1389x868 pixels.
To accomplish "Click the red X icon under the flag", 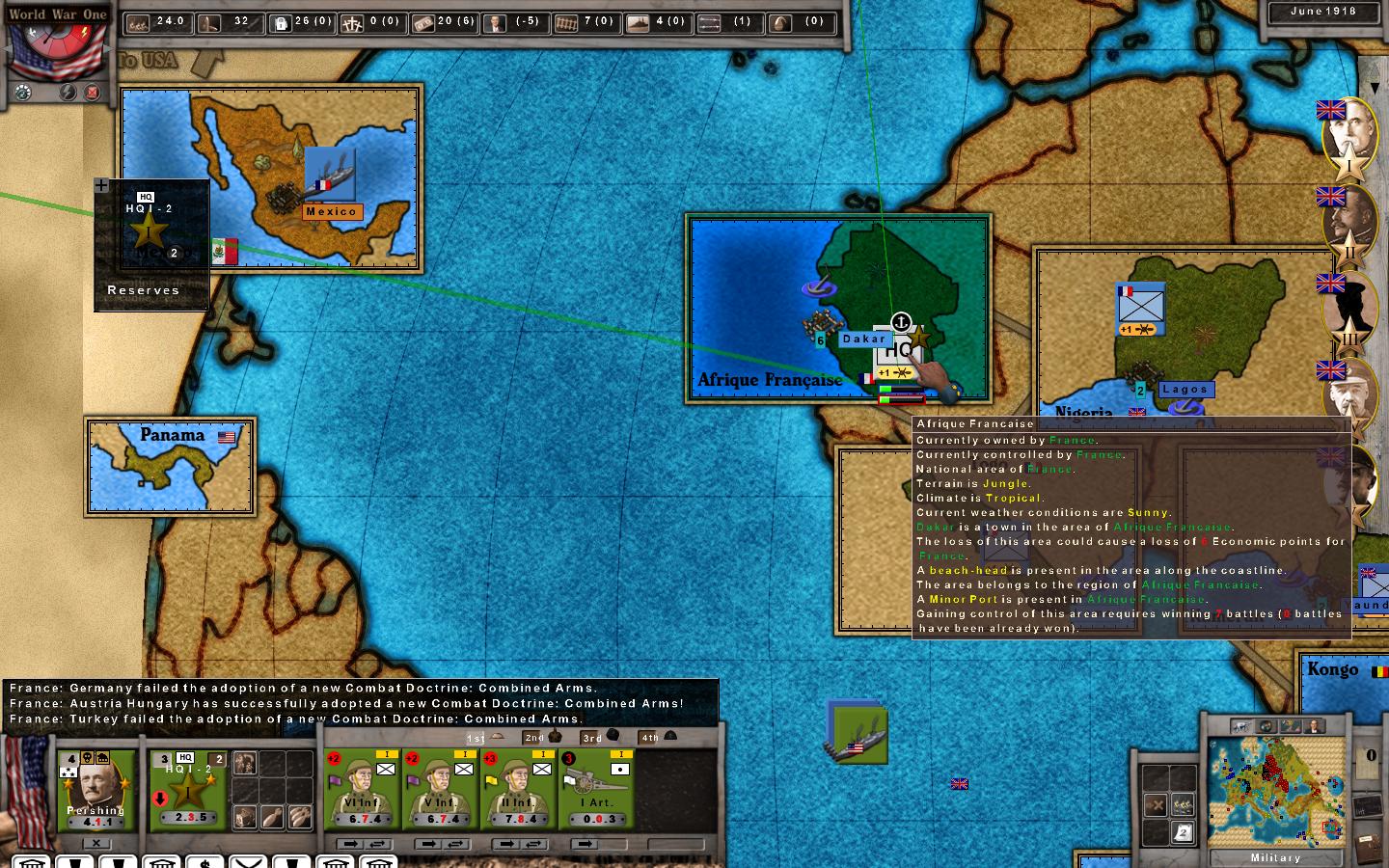I will click(93, 93).
